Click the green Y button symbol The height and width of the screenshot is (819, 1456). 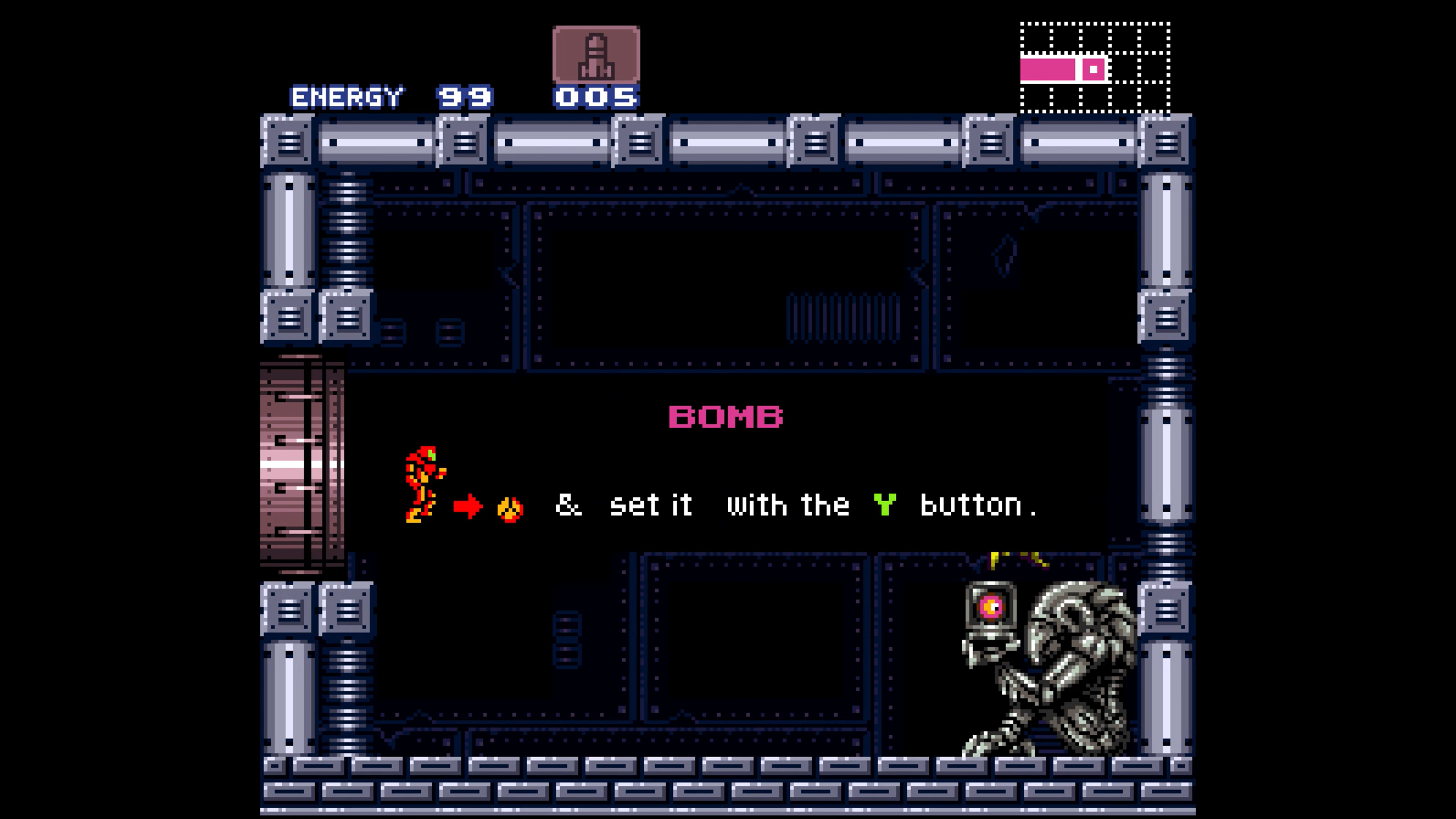pos(885,503)
